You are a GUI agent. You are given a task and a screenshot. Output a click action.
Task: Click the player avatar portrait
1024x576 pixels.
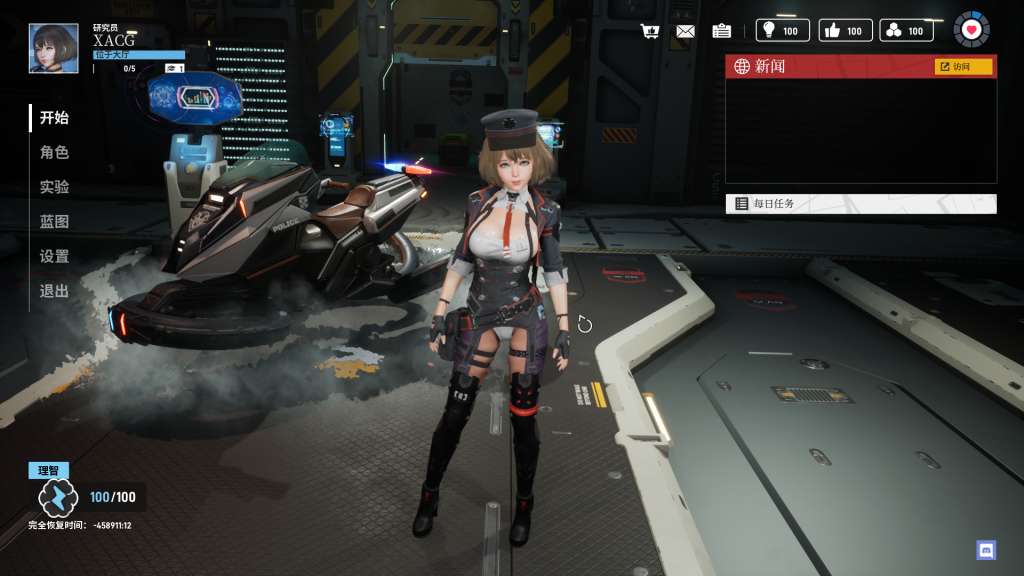click(x=54, y=48)
